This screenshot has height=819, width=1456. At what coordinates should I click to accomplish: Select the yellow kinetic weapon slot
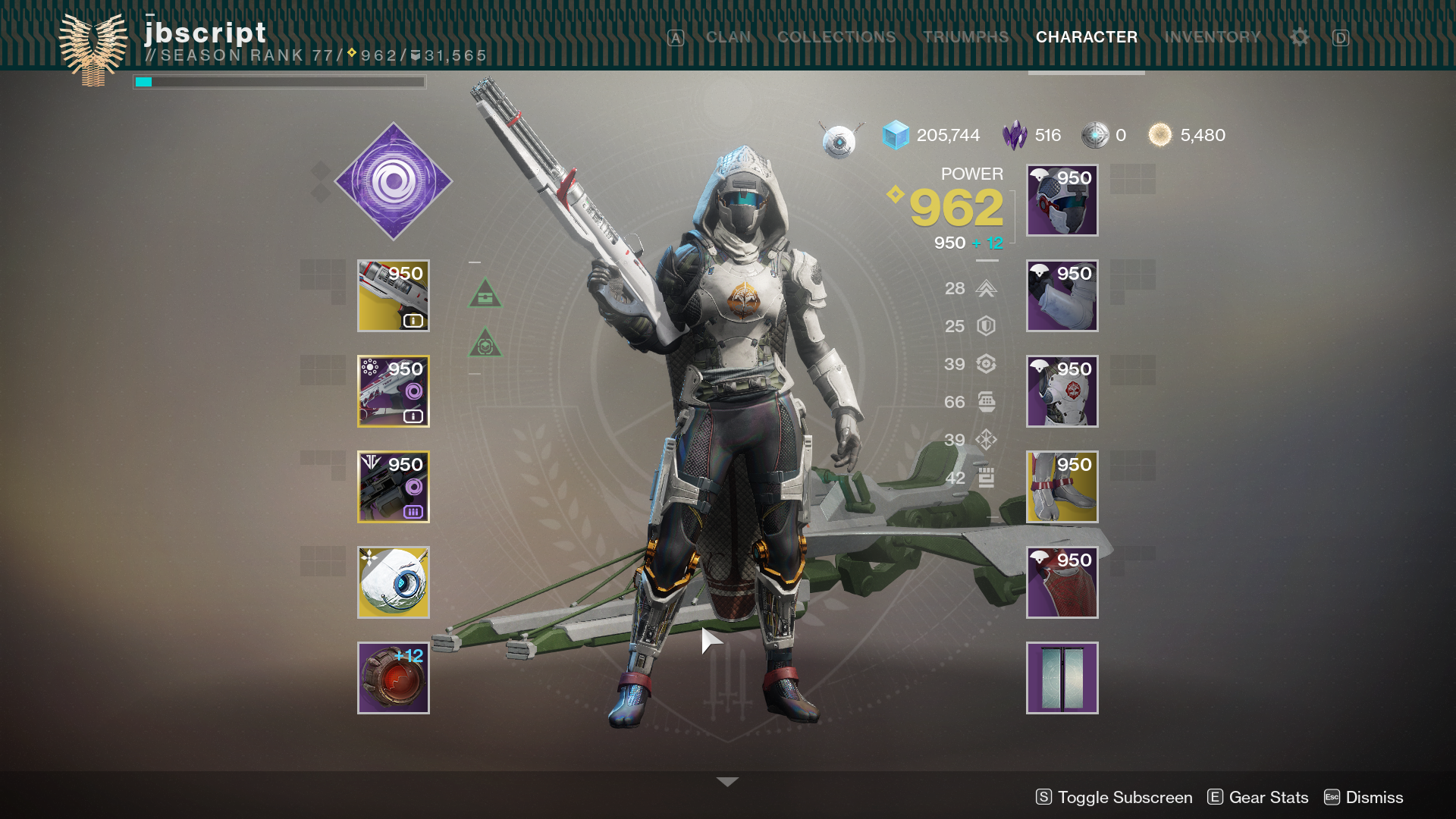[x=394, y=296]
